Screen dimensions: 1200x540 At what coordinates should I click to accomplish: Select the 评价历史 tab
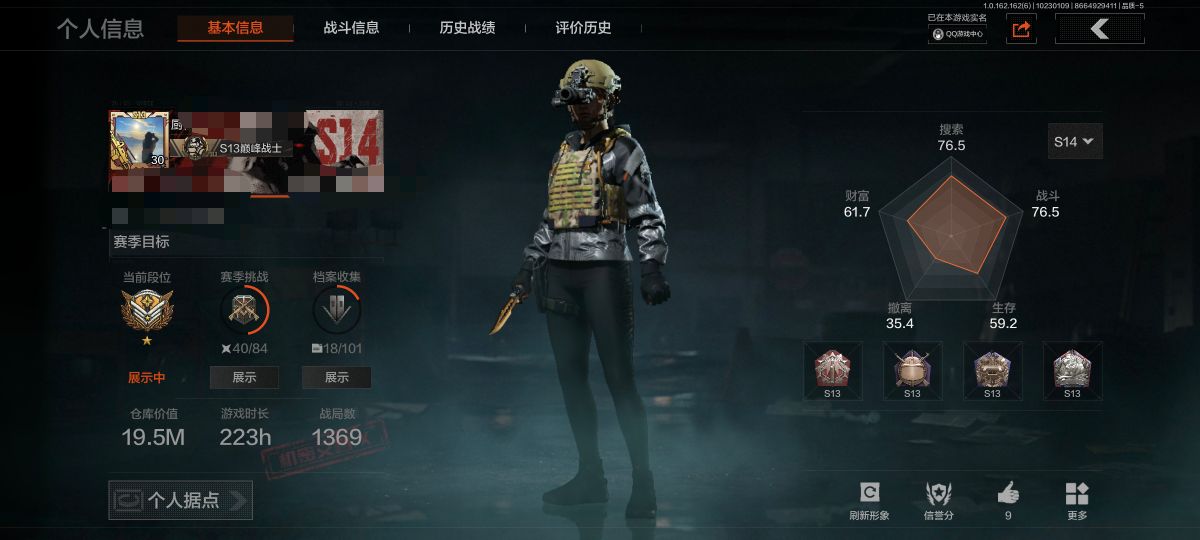point(583,28)
